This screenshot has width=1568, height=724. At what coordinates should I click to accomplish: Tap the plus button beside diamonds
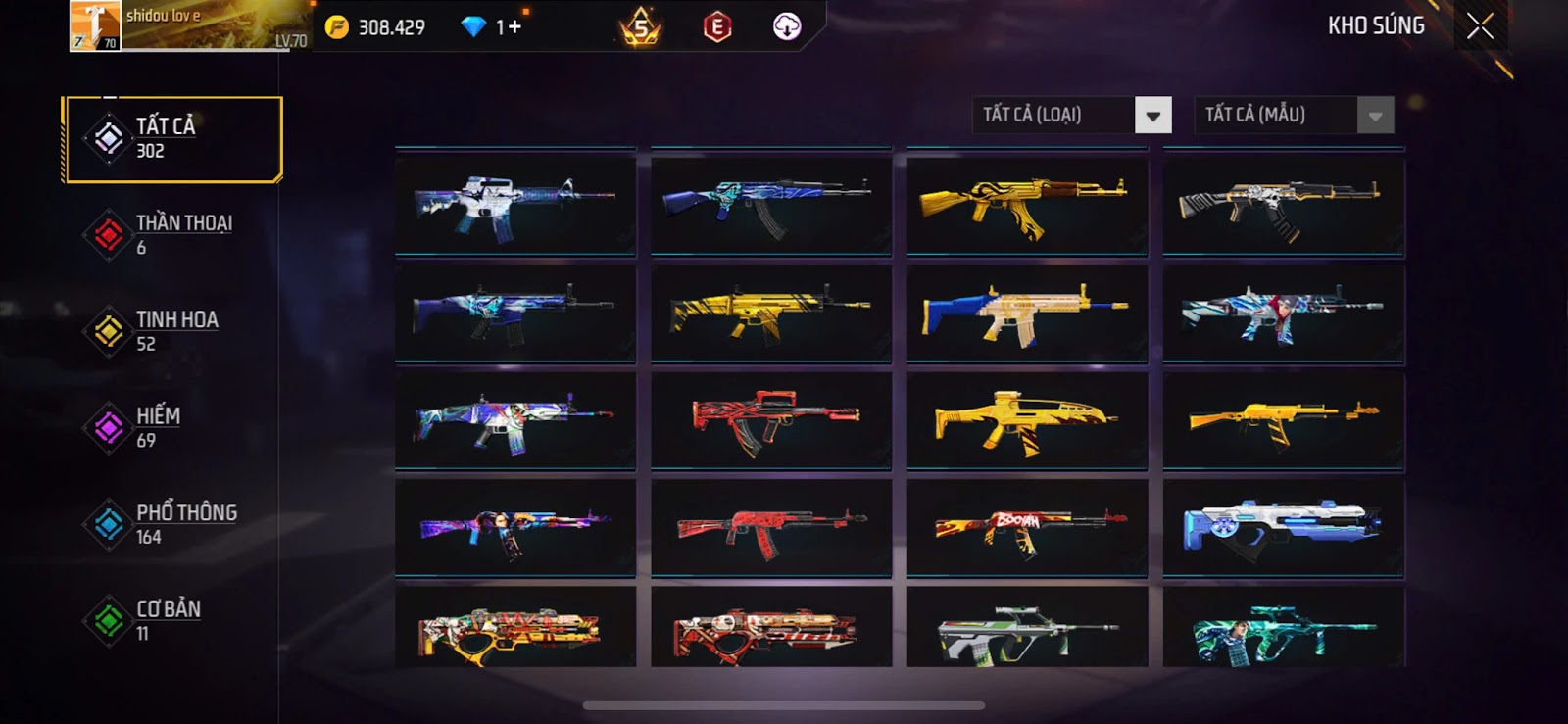tap(514, 27)
